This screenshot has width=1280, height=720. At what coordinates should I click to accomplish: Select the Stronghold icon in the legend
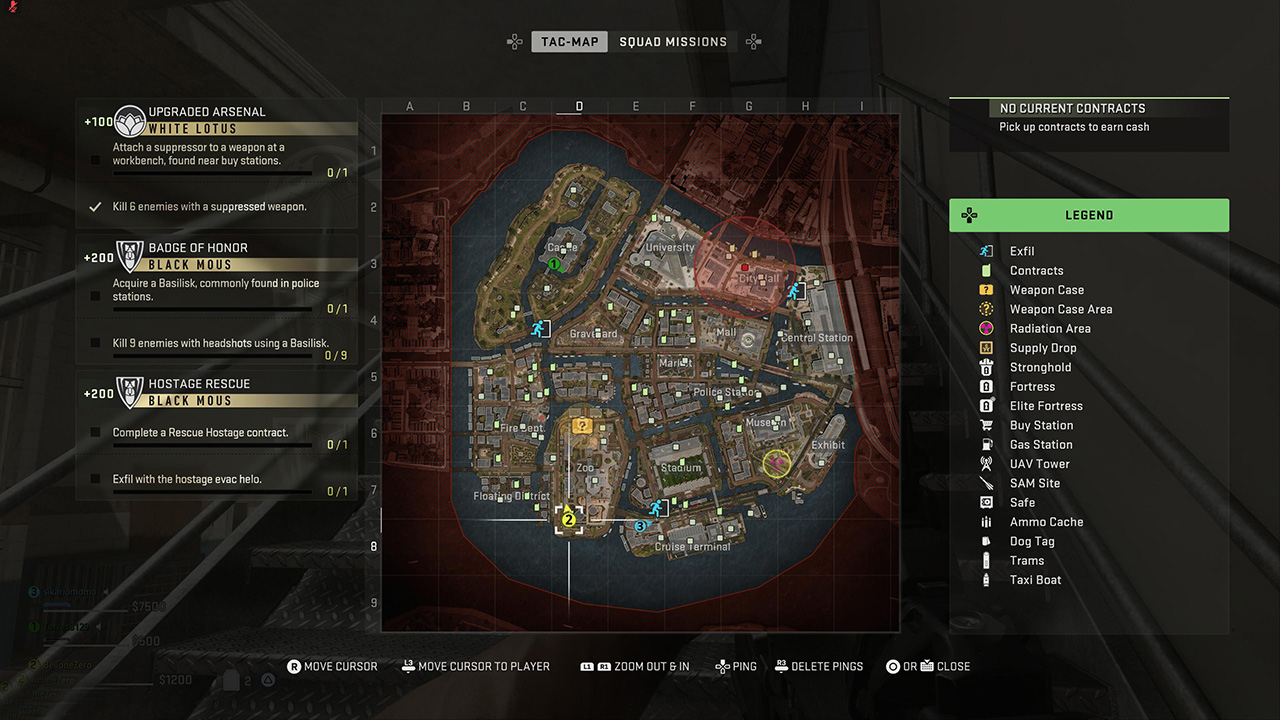point(985,367)
